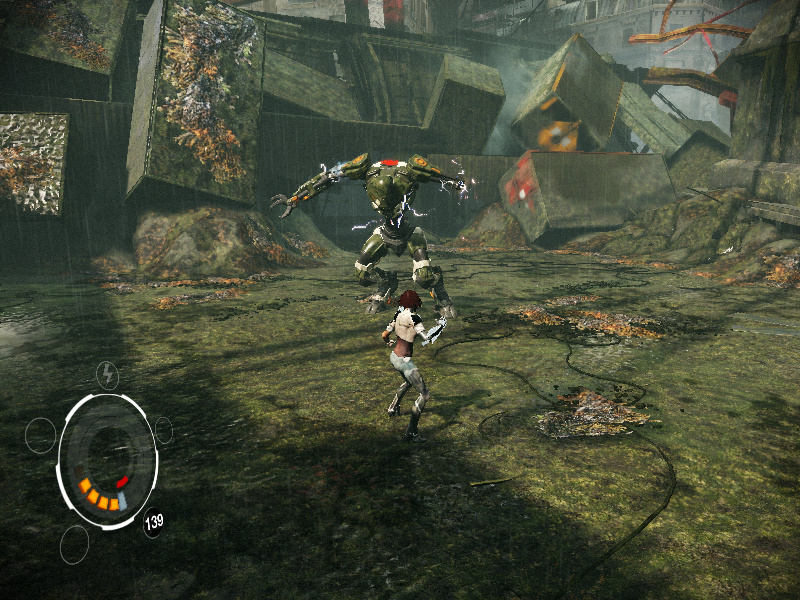Activate the lightning bolt ability icon

click(x=107, y=375)
